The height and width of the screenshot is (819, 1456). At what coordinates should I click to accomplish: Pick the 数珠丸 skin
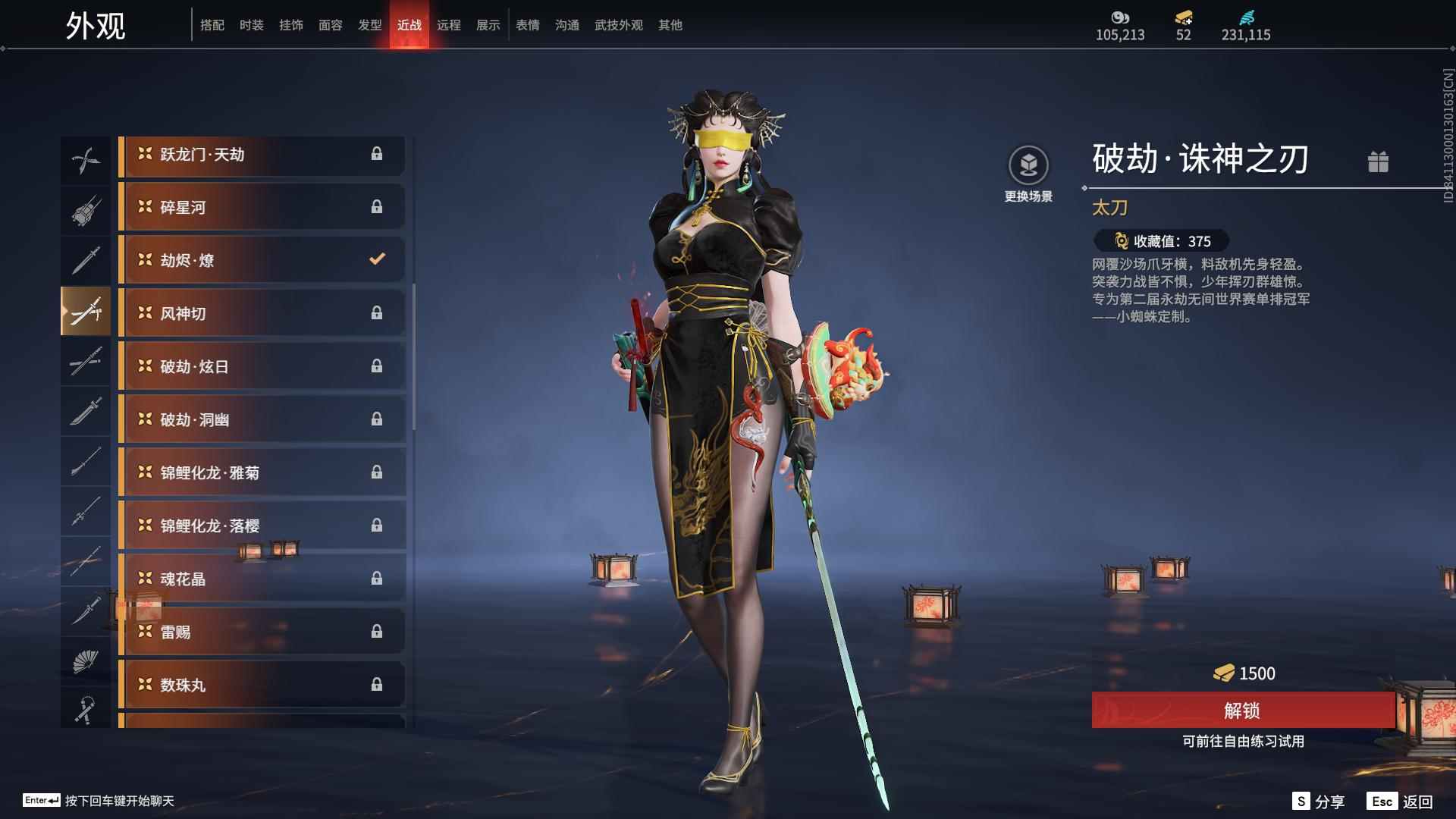[262, 686]
